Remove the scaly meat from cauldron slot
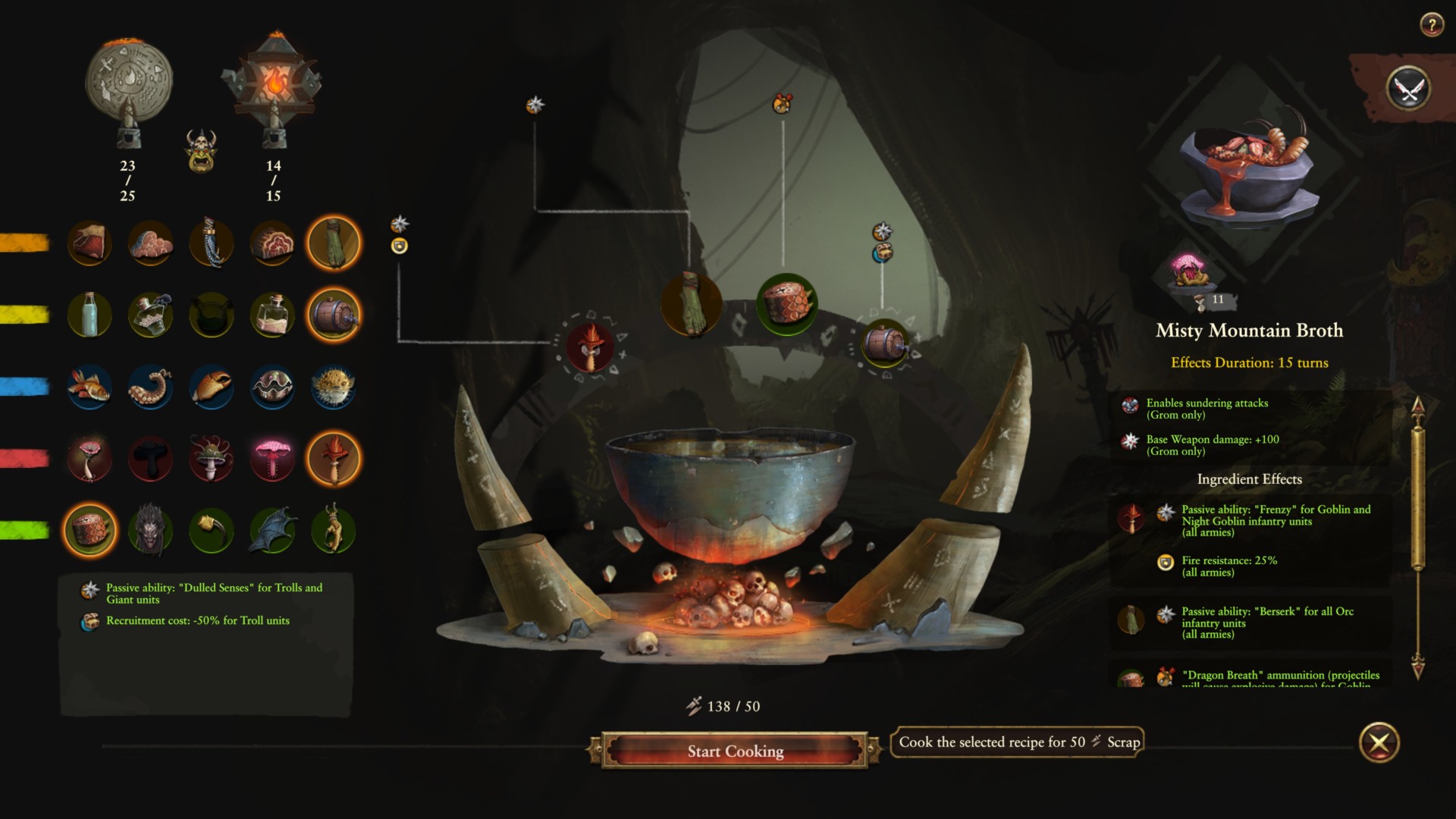Image resolution: width=1456 pixels, height=819 pixels. 786,303
